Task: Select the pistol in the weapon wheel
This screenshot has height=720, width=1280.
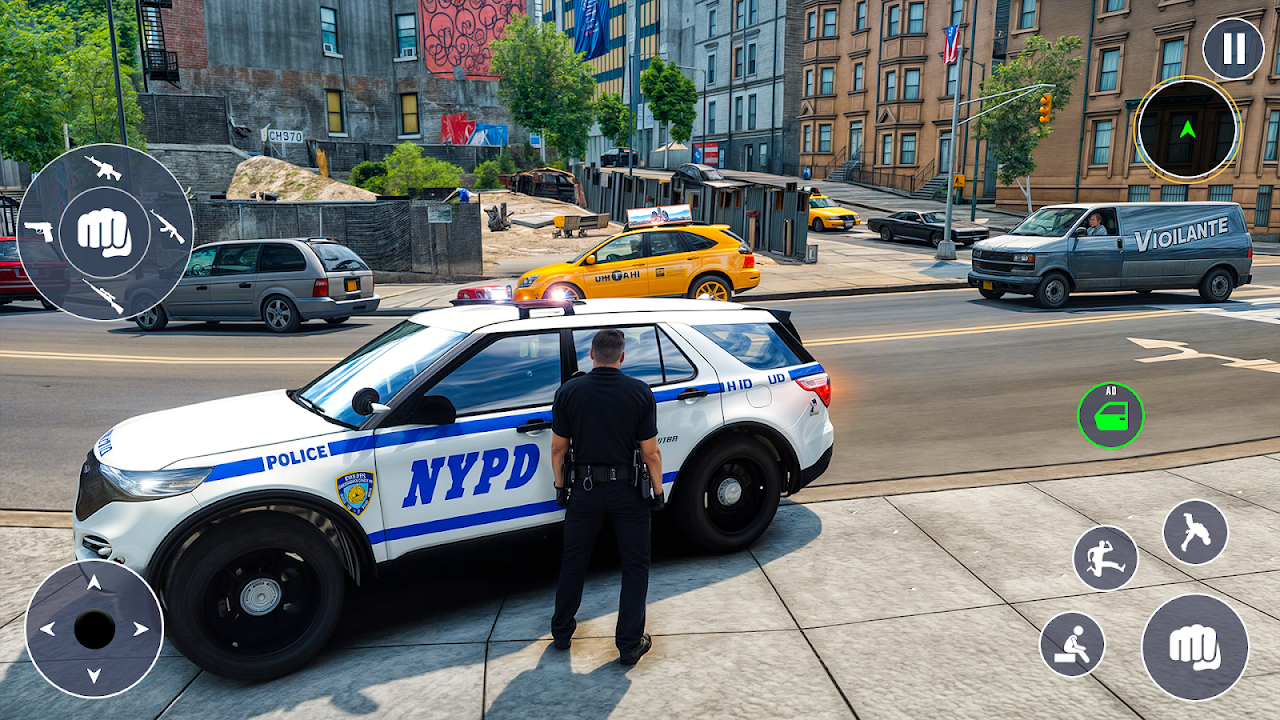Action: click(38, 231)
